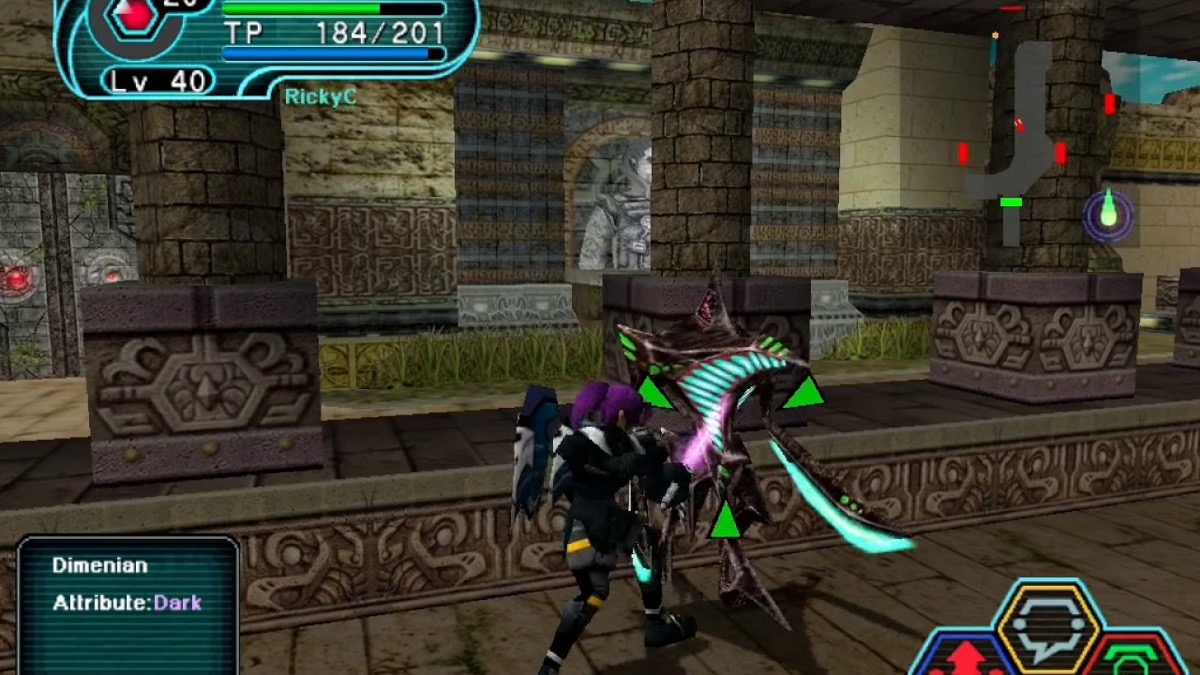
Task: Select the Lv 40 character status panel
Action: pyautogui.click(x=160, y=80)
